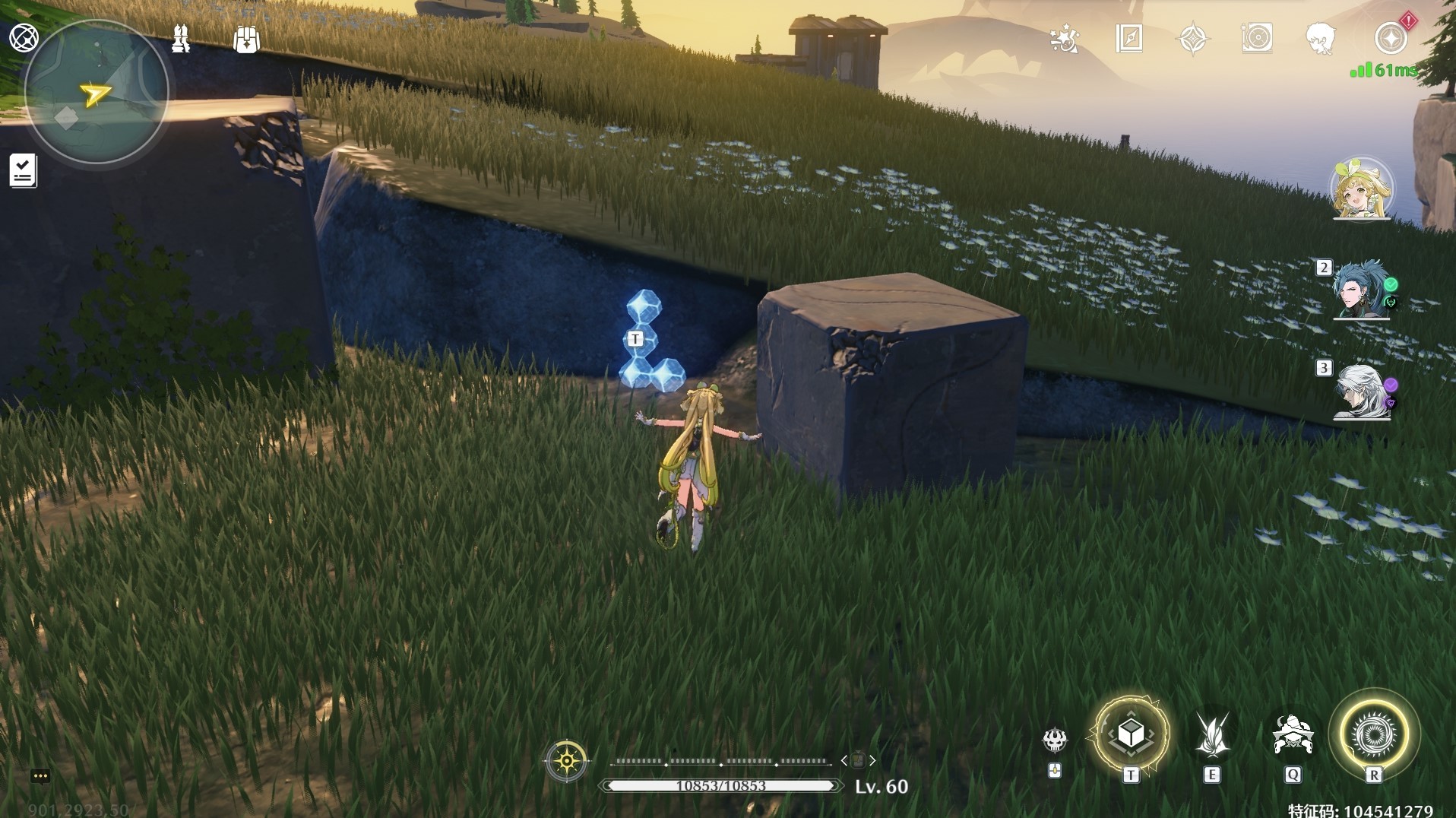Open the circular minimap
Viewport: 1456px width, 818px height.
tap(96, 93)
